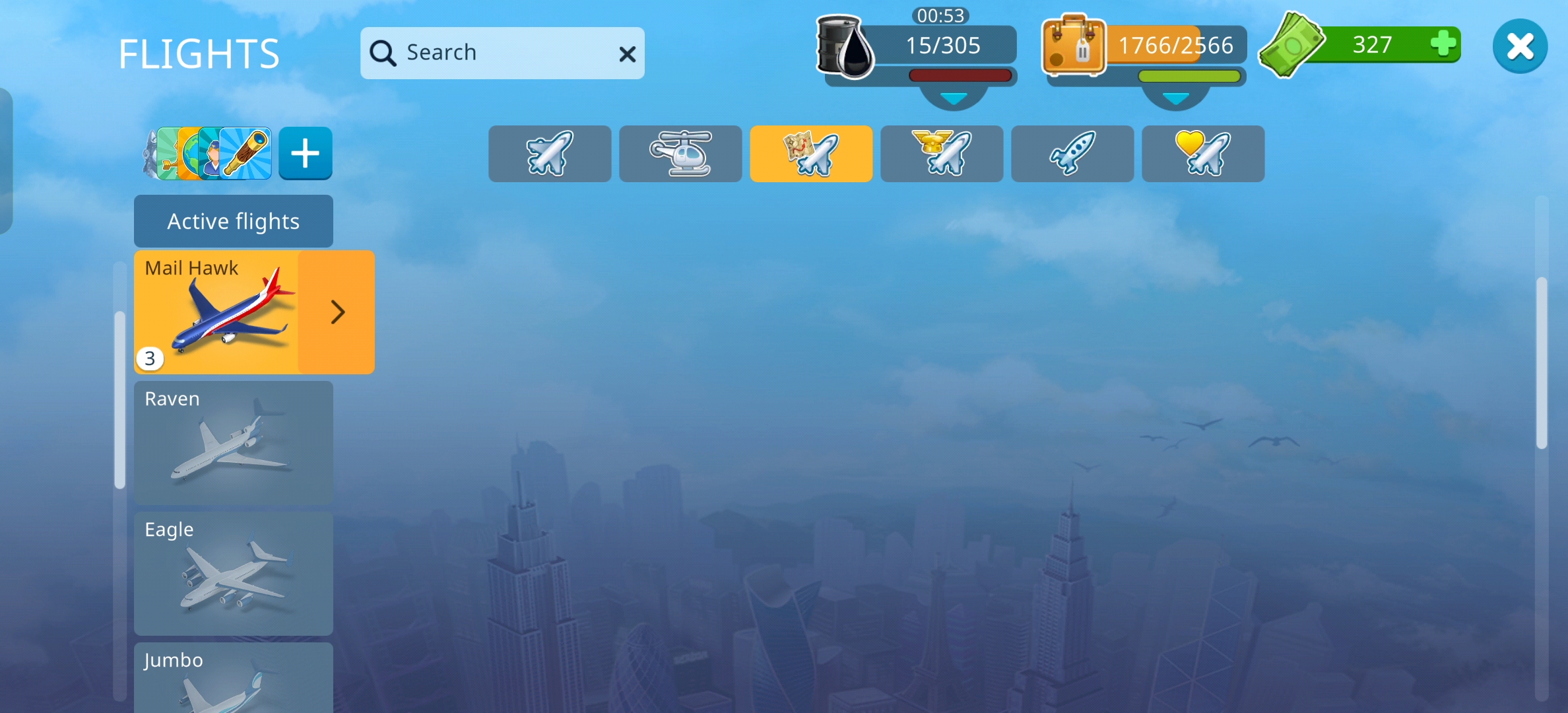The height and width of the screenshot is (713, 1568).
Task: Select the map adventure flights tab
Action: [810, 154]
